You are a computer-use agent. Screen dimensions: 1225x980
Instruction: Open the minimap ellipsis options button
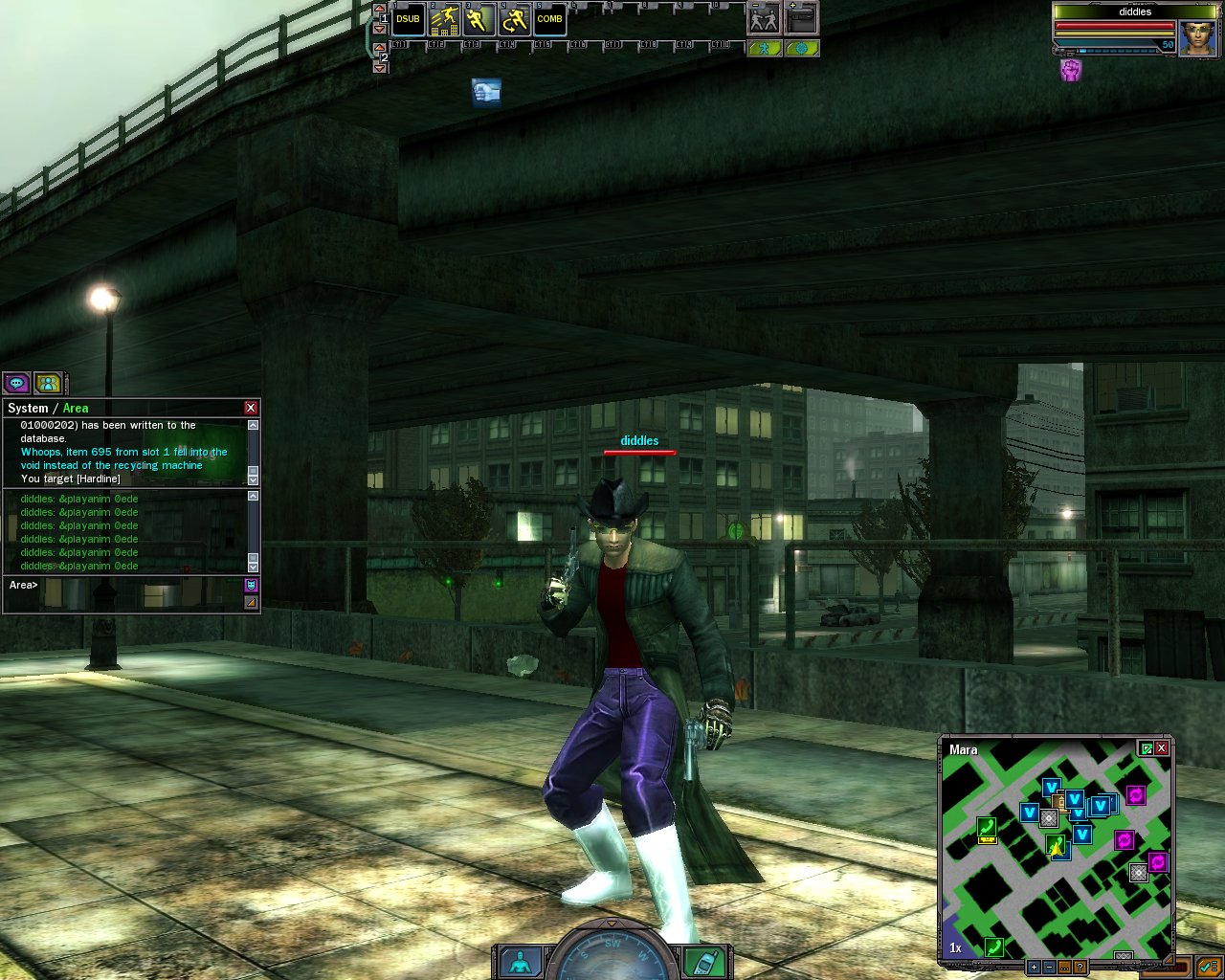(x=1064, y=968)
